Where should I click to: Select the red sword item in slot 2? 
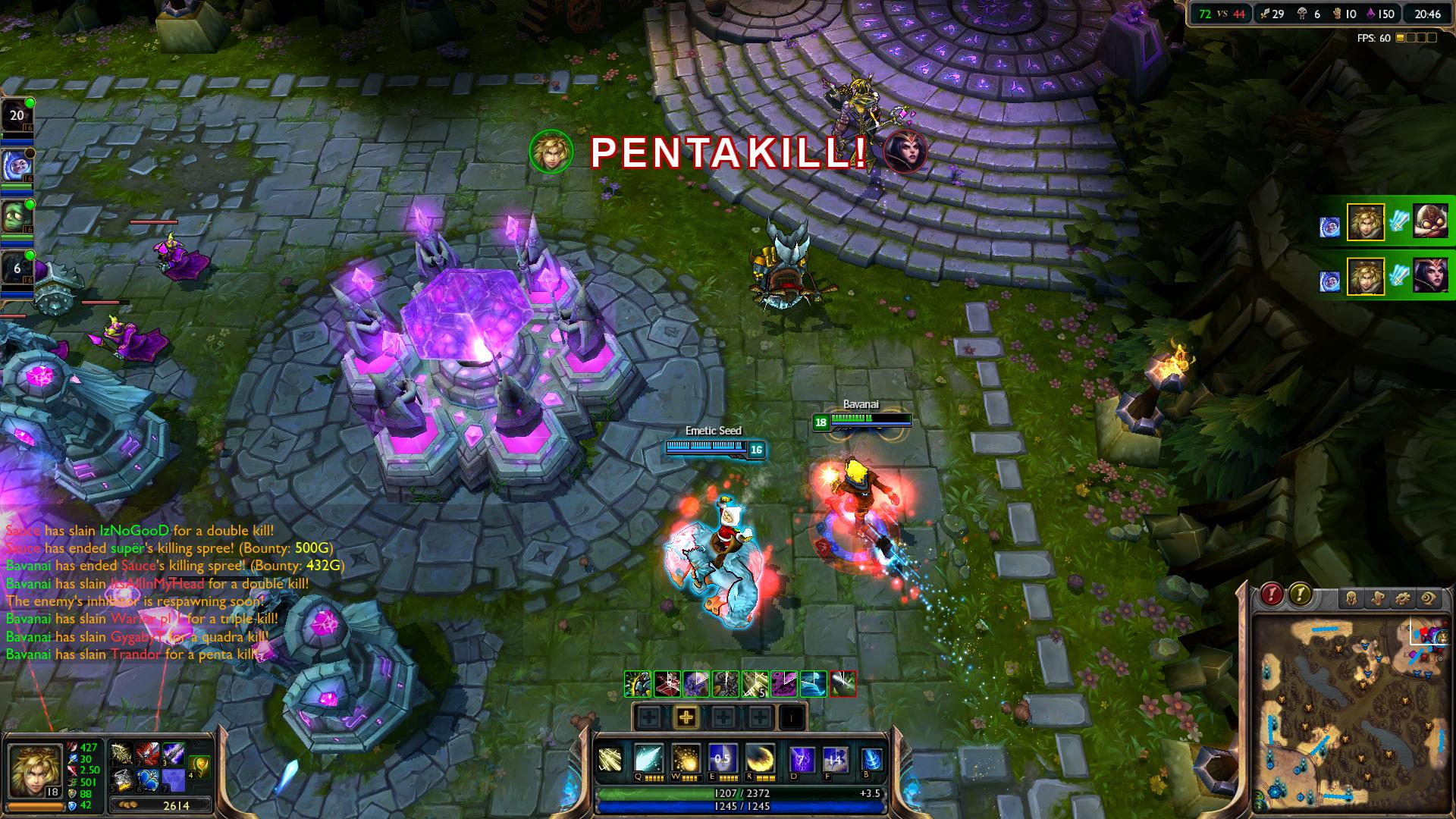pyautogui.click(x=148, y=755)
